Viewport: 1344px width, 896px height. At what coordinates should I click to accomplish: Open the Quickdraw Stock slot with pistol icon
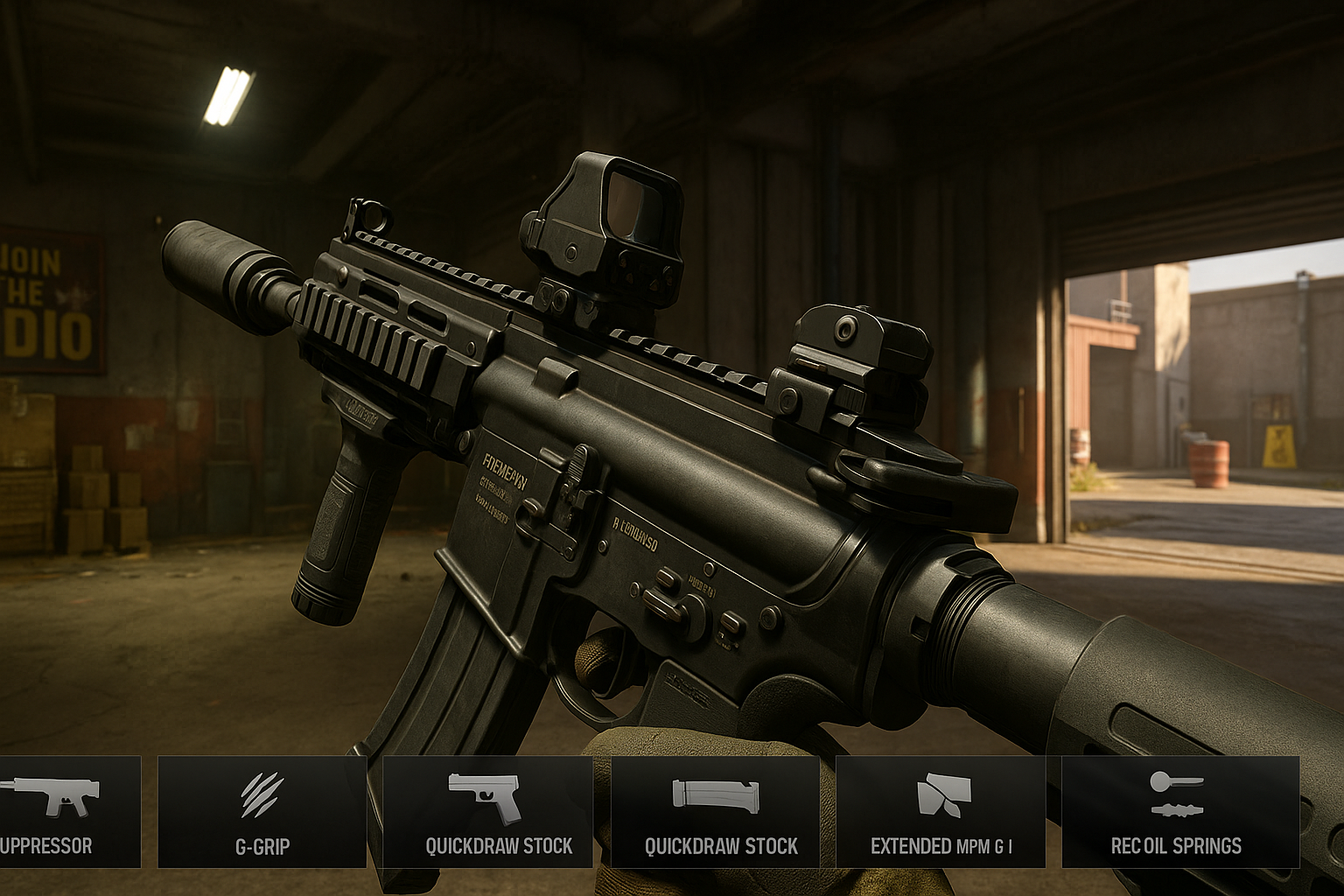coord(487,812)
